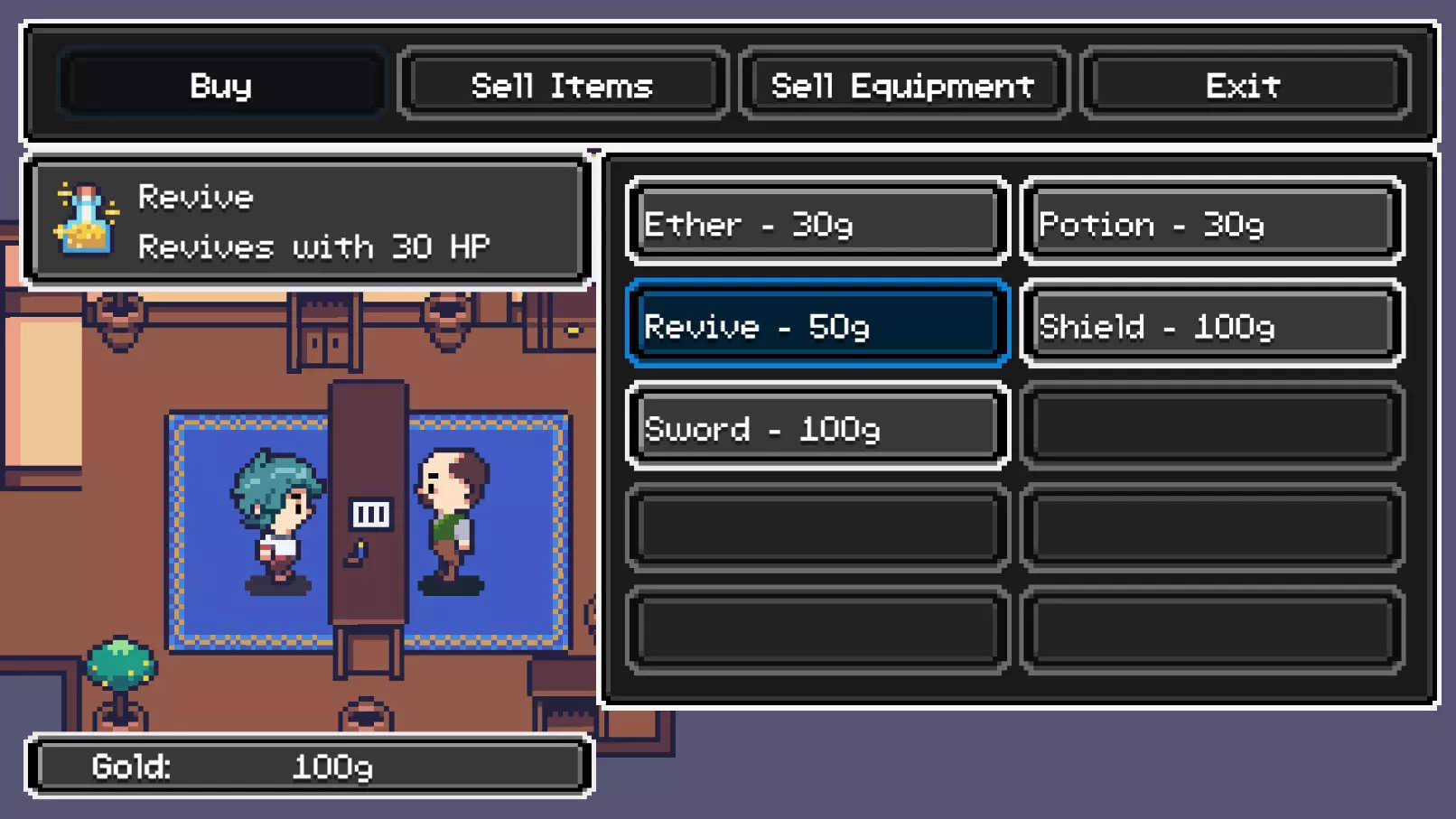Click the Gold display showing 100g
Viewport: 1456px width, 819px height.
click(x=312, y=766)
